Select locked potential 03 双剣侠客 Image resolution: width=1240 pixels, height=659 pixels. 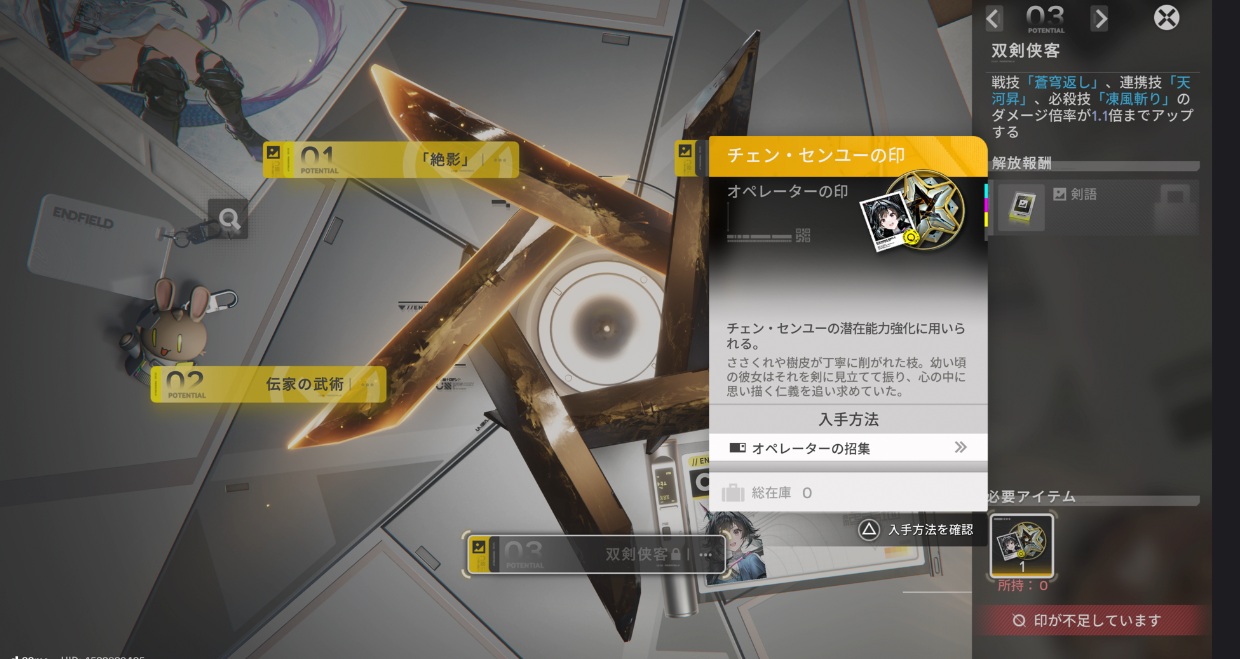tap(596, 554)
